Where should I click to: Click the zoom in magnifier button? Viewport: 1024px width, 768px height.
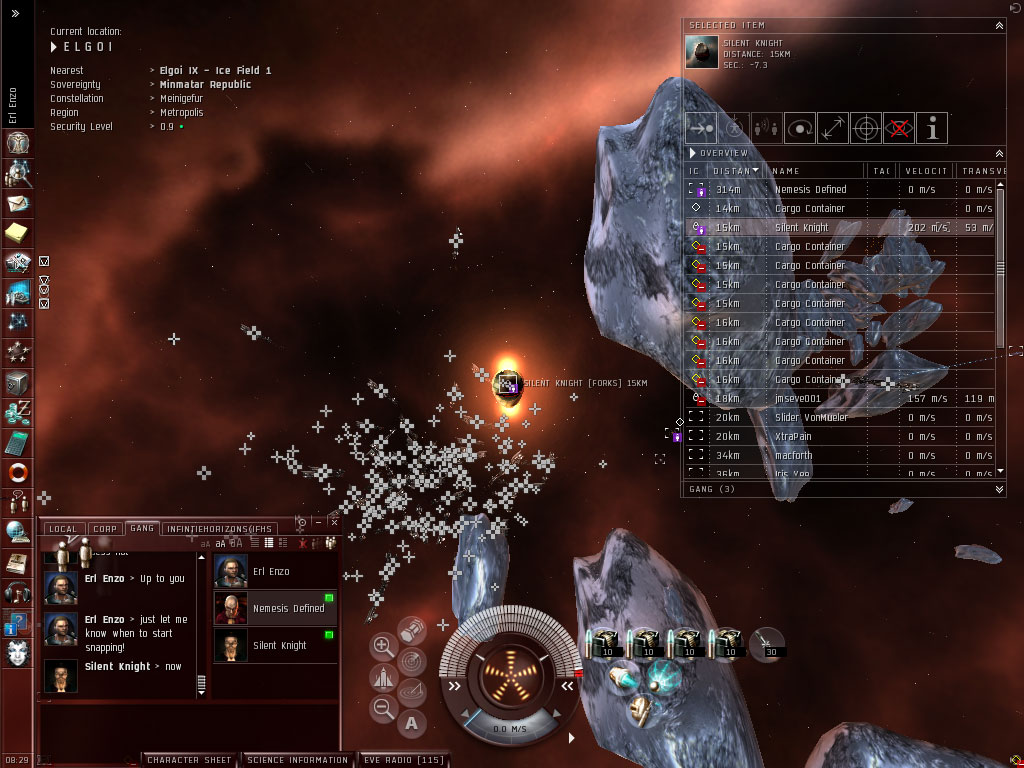[x=383, y=647]
